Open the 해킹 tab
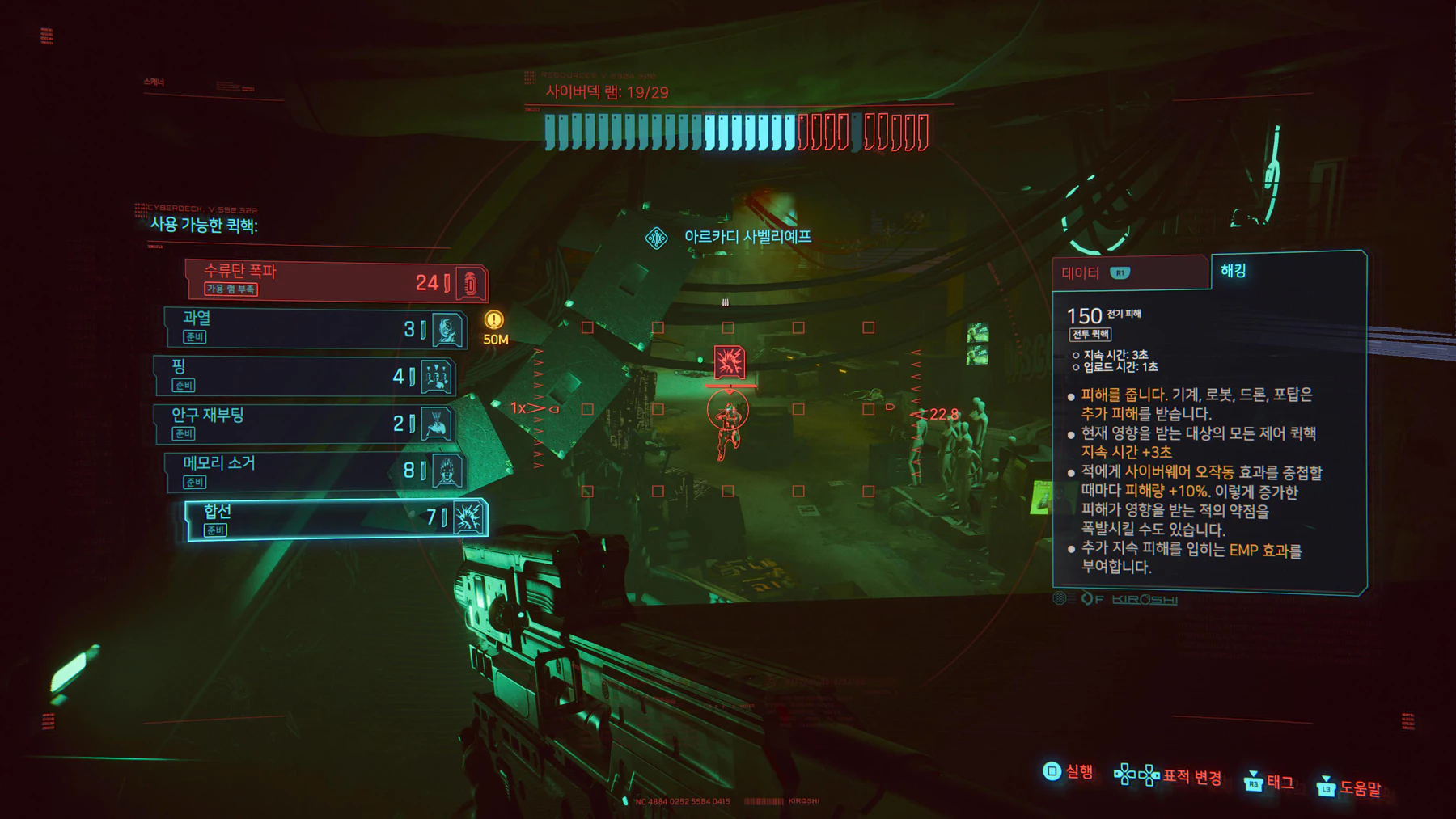 [x=1233, y=271]
